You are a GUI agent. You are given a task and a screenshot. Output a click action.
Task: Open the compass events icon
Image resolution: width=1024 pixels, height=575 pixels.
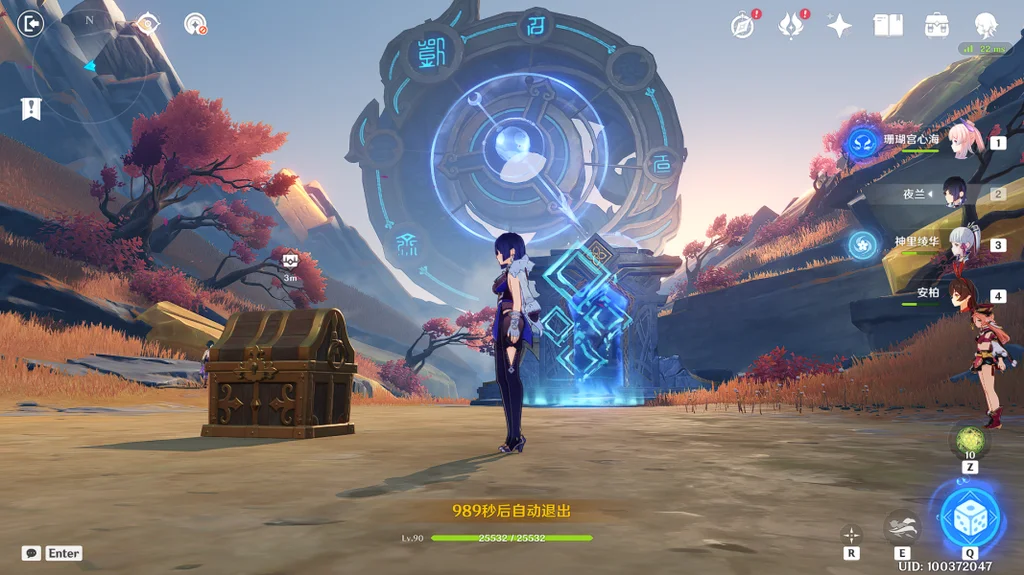click(x=742, y=25)
